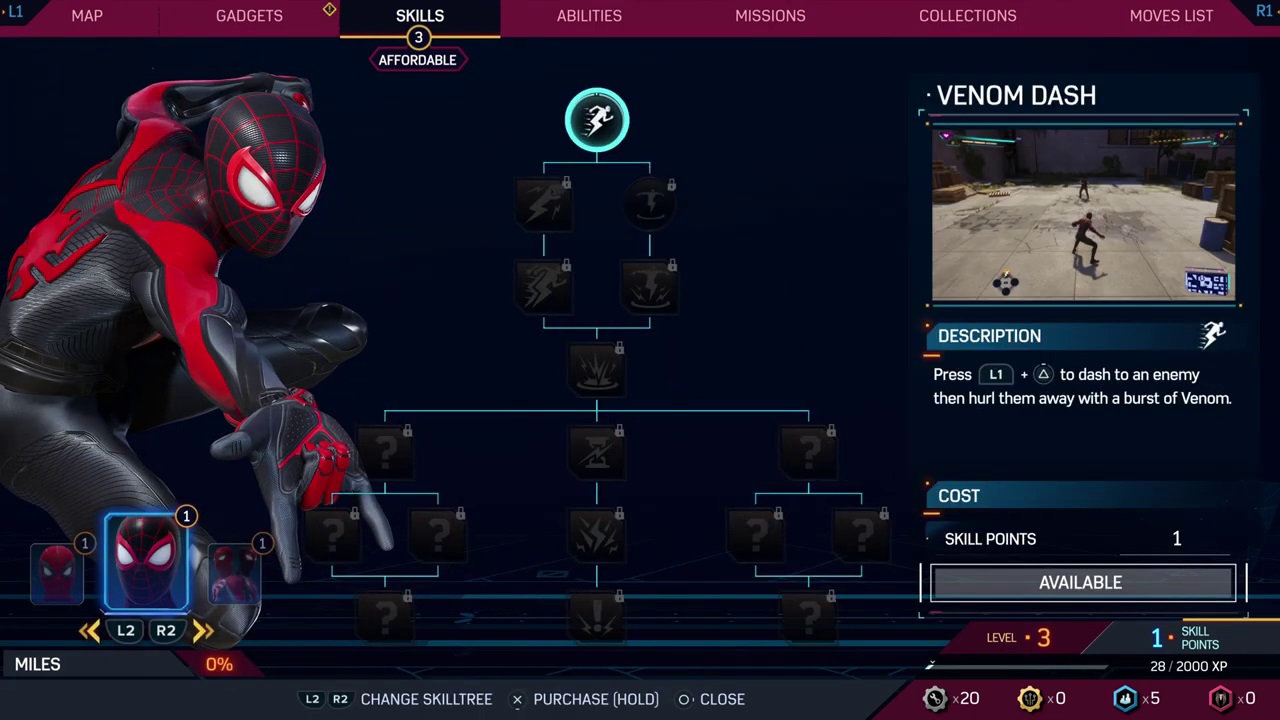The height and width of the screenshot is (720, 1280).
Task: Switch to the GADGETS tab
Action: pyautogui.click(x=249, y=15)
